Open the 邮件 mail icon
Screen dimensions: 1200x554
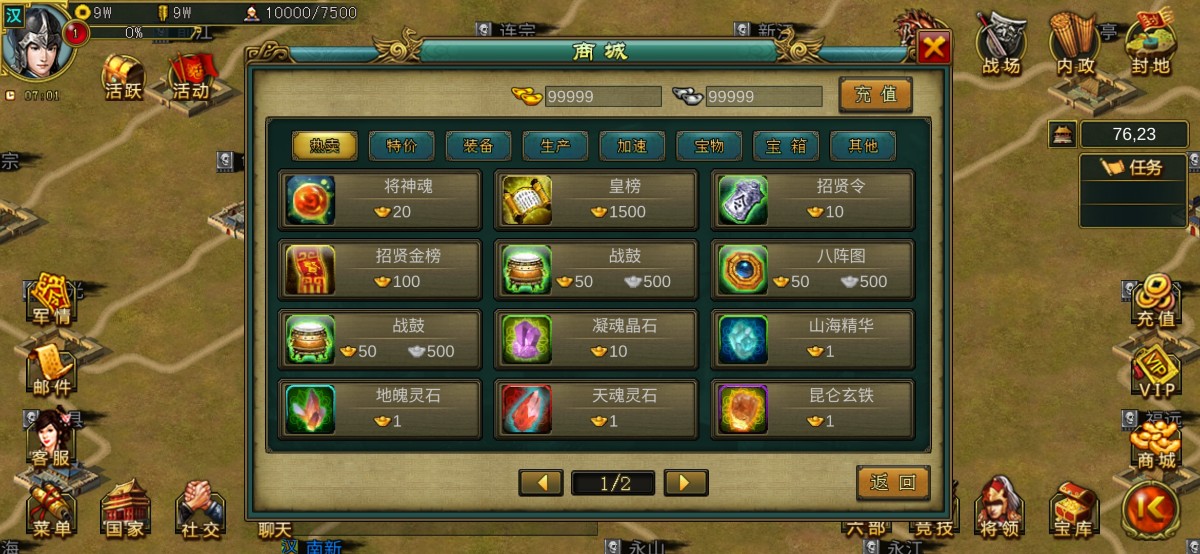(x=52, y=370)
